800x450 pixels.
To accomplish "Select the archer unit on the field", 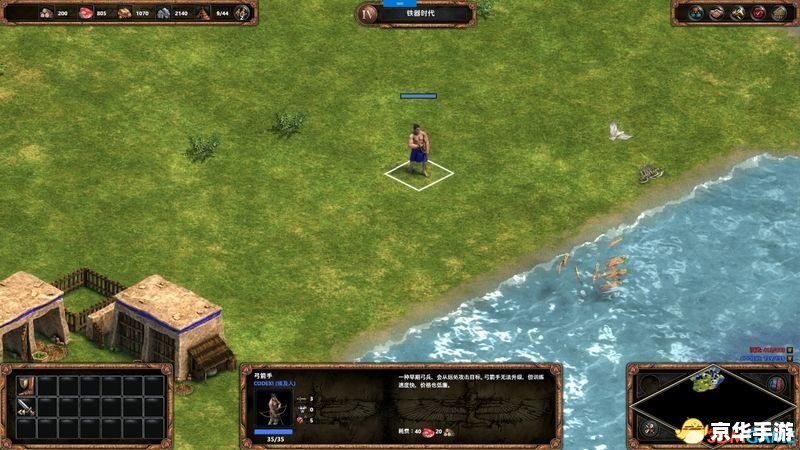I will click(x=419, y=152).
